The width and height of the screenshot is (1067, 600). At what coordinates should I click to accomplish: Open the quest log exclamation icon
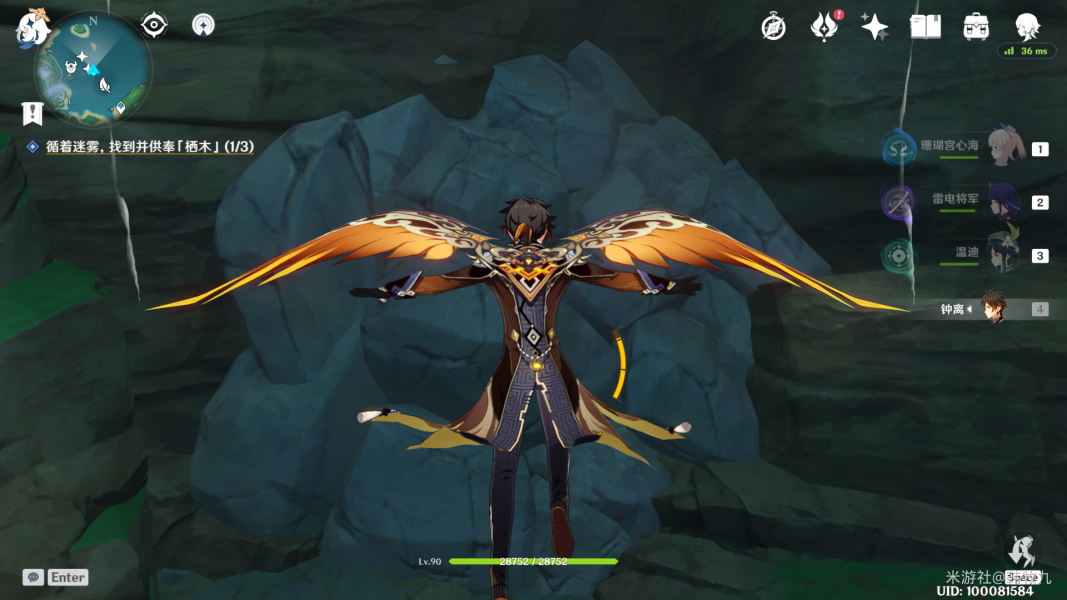pyautogui.click(x=33, y=113)
